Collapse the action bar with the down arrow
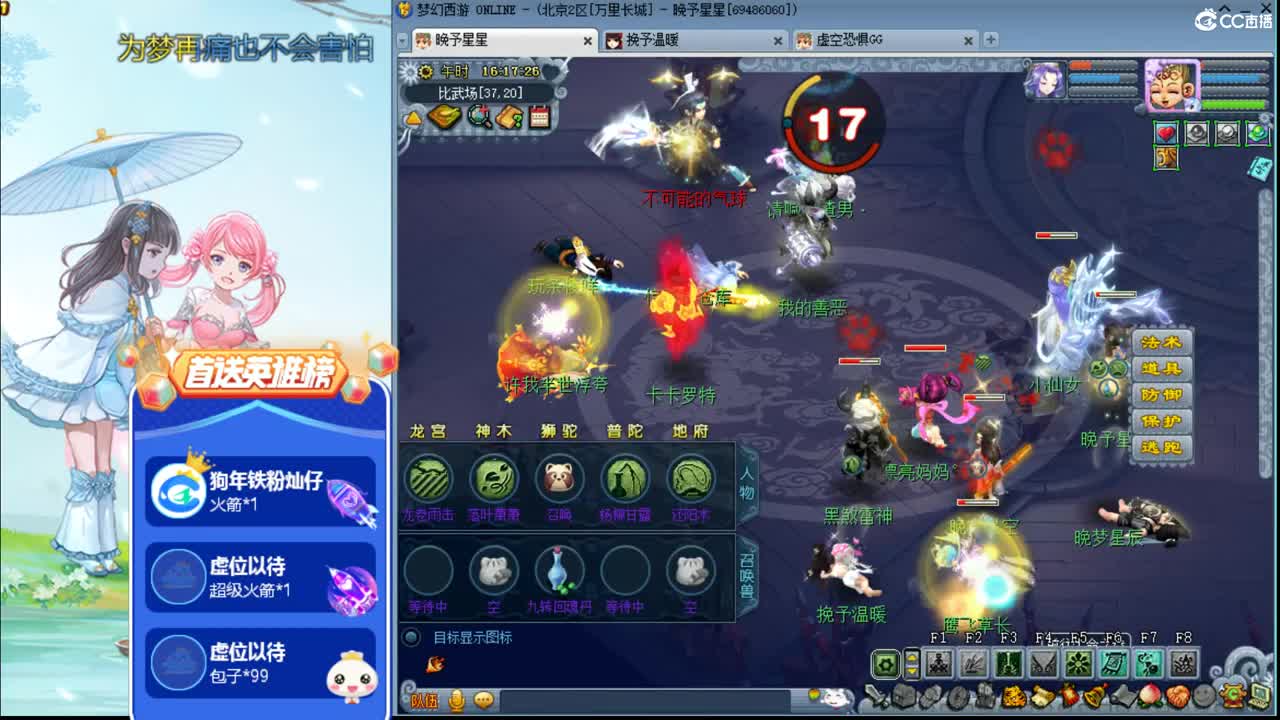Image resolution: width=1280 pixels, height=720 pixels. click(912, 671)
